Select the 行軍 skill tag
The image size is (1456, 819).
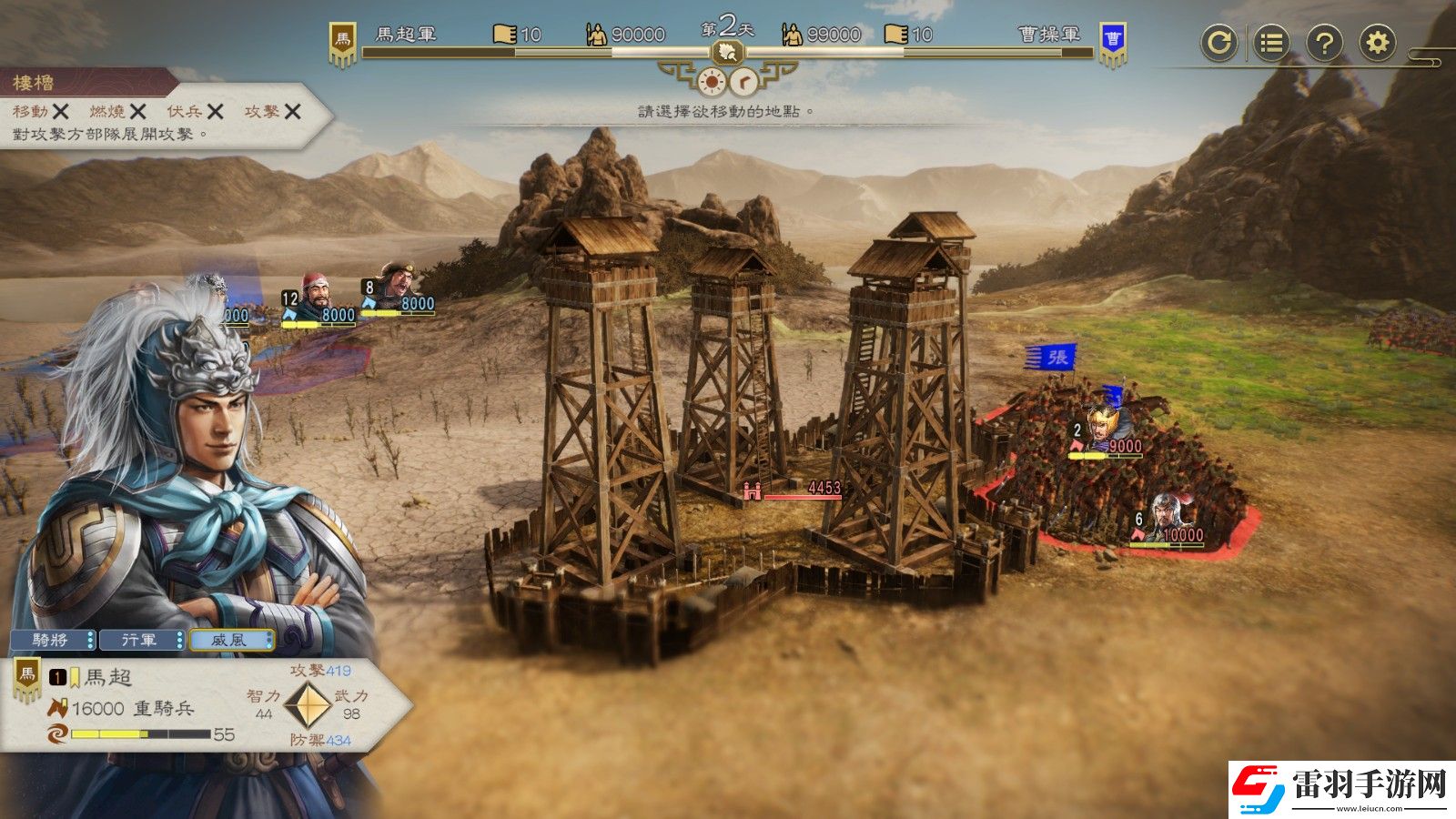coord(141,641)
